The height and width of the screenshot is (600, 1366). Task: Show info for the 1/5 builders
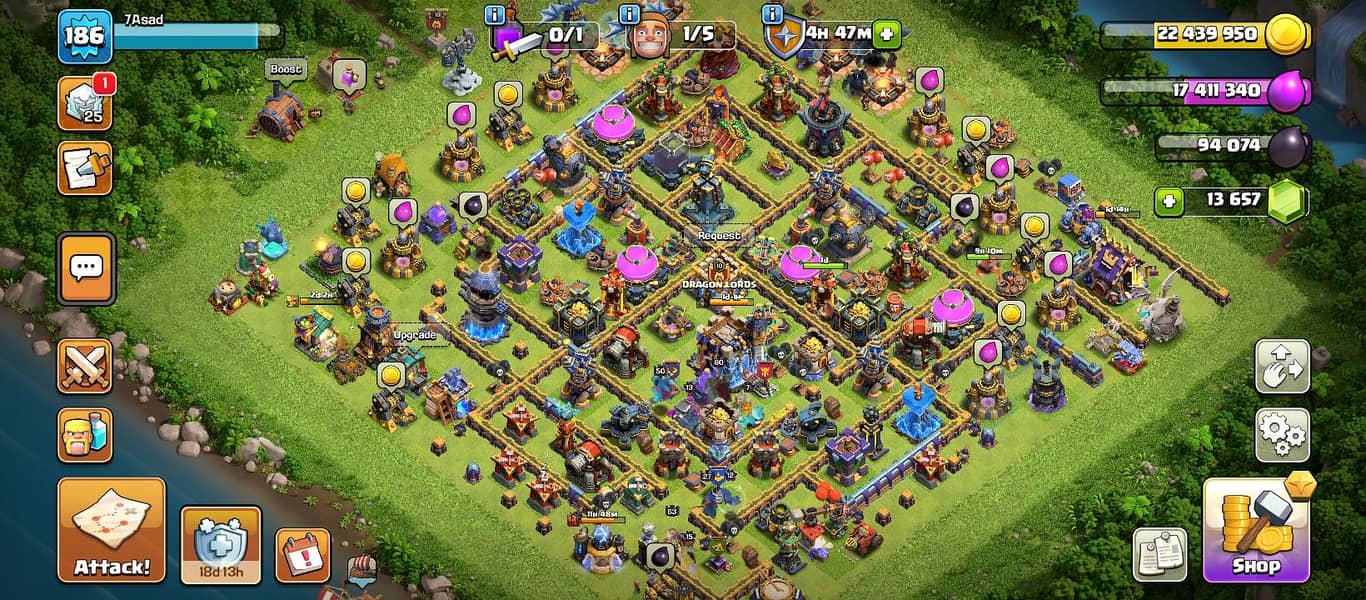630,14
